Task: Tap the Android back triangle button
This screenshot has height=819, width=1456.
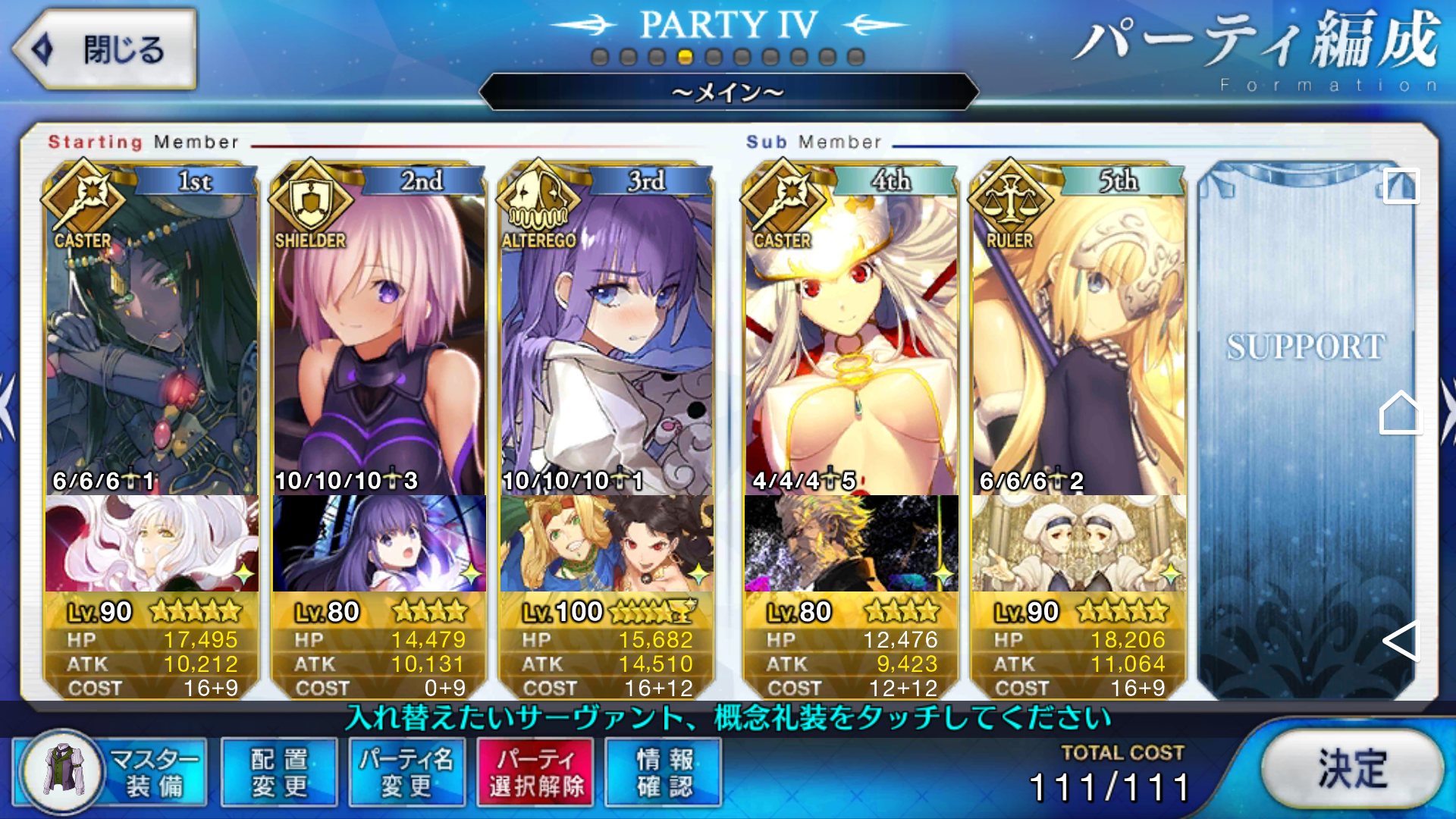Action: click(1400, 641)
